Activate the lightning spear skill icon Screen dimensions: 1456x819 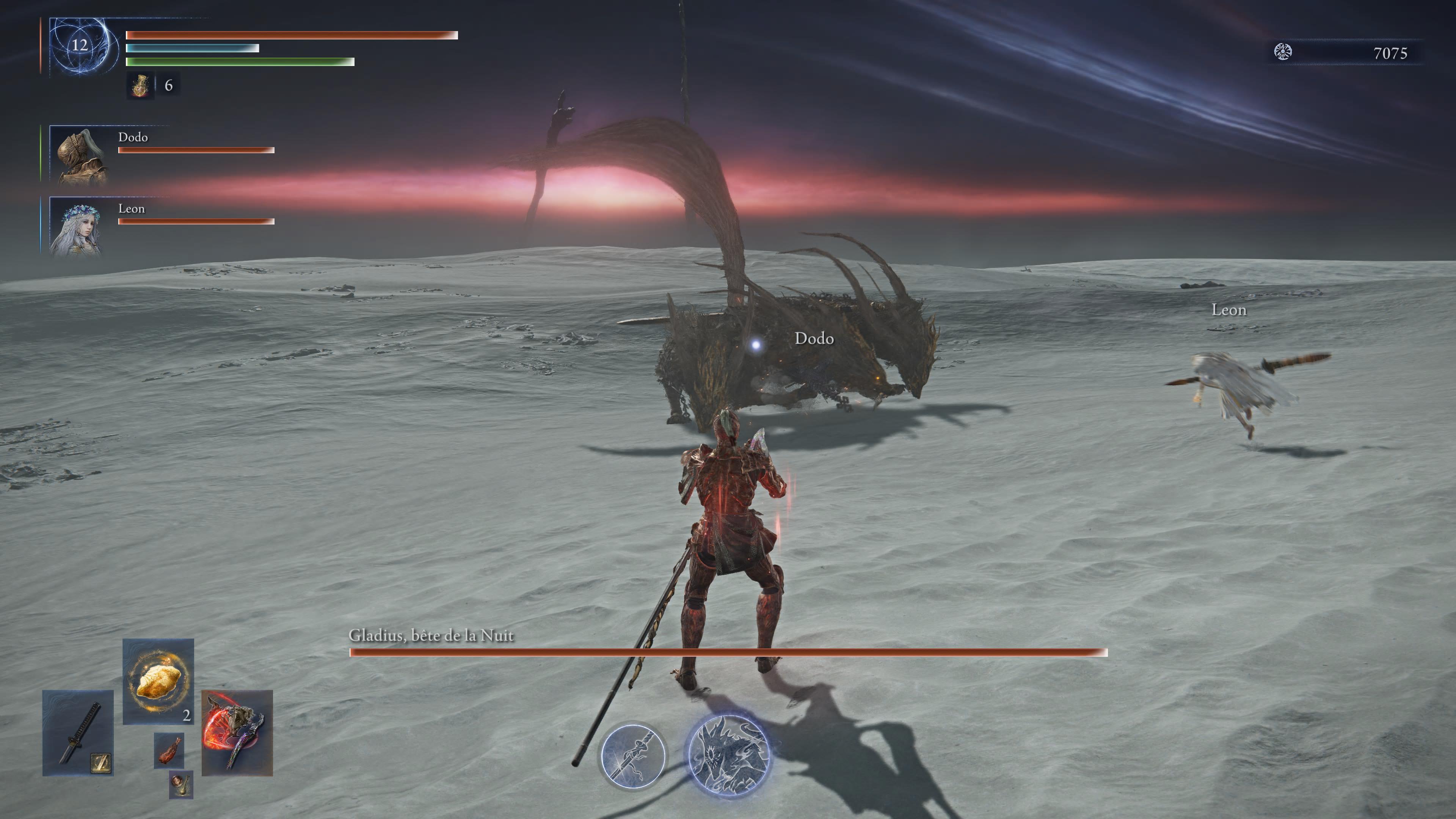(x=632, y=756)
